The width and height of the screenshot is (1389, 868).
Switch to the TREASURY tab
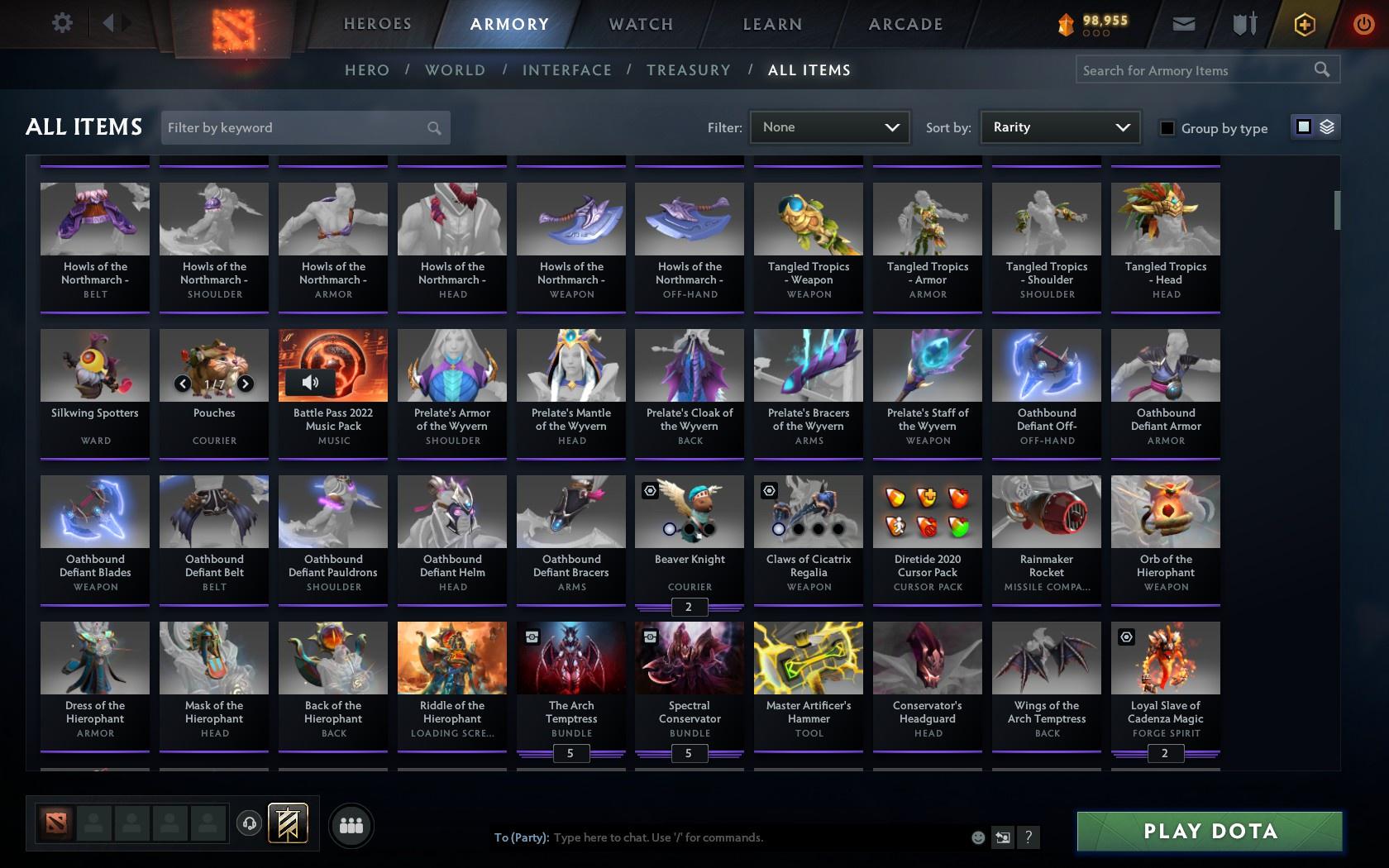pos(689,70)
